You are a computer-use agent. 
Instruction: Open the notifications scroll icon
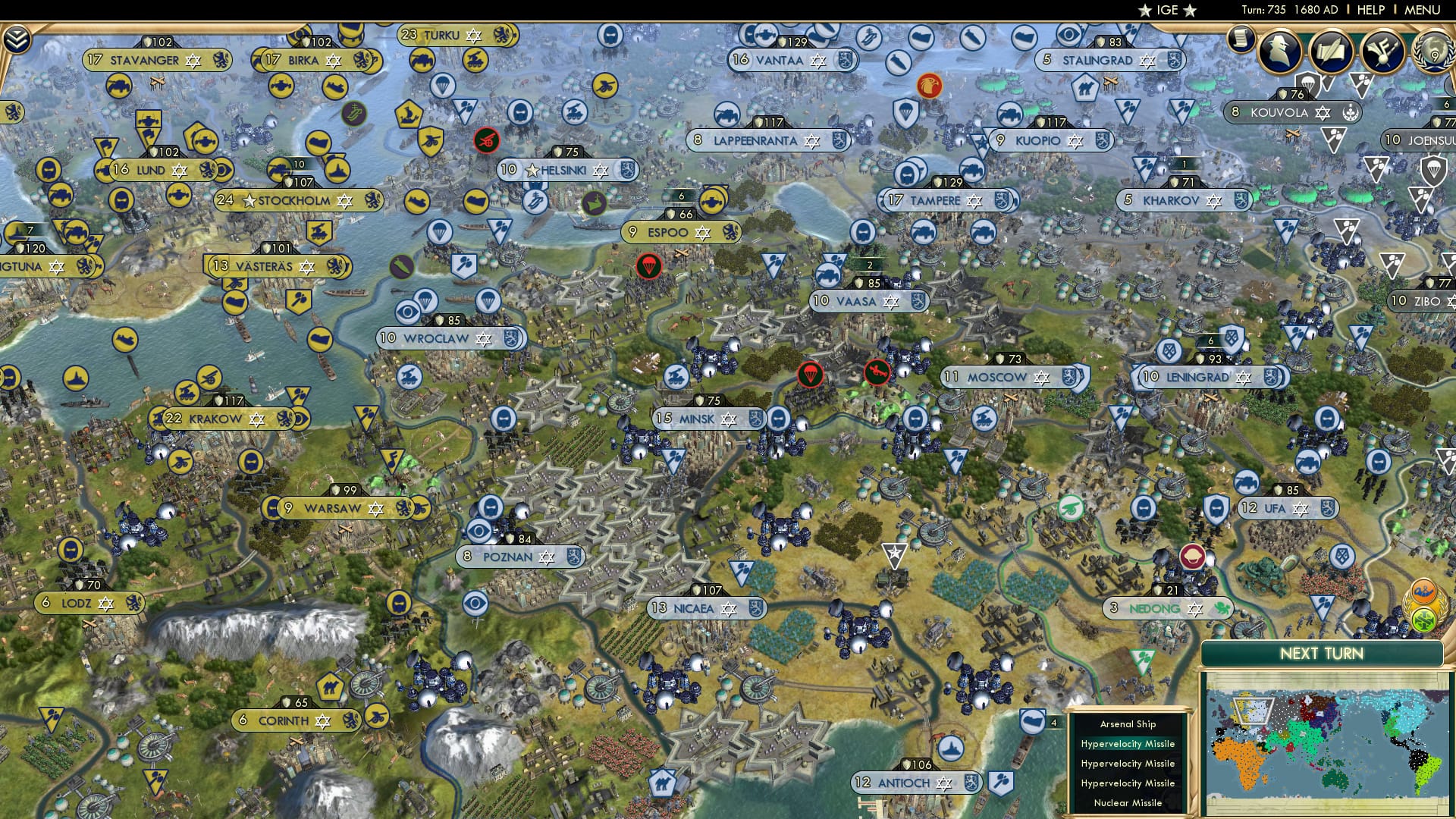pos(1241,38)
